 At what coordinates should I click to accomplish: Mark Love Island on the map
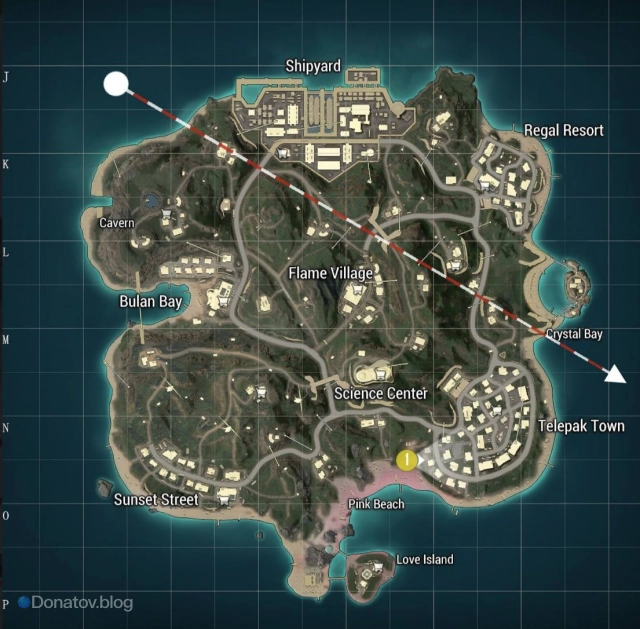(424, 560)
